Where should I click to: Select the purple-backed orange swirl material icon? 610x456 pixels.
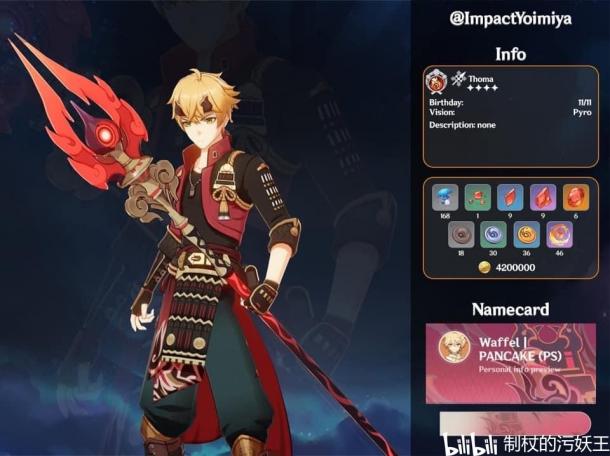[559, 234]
